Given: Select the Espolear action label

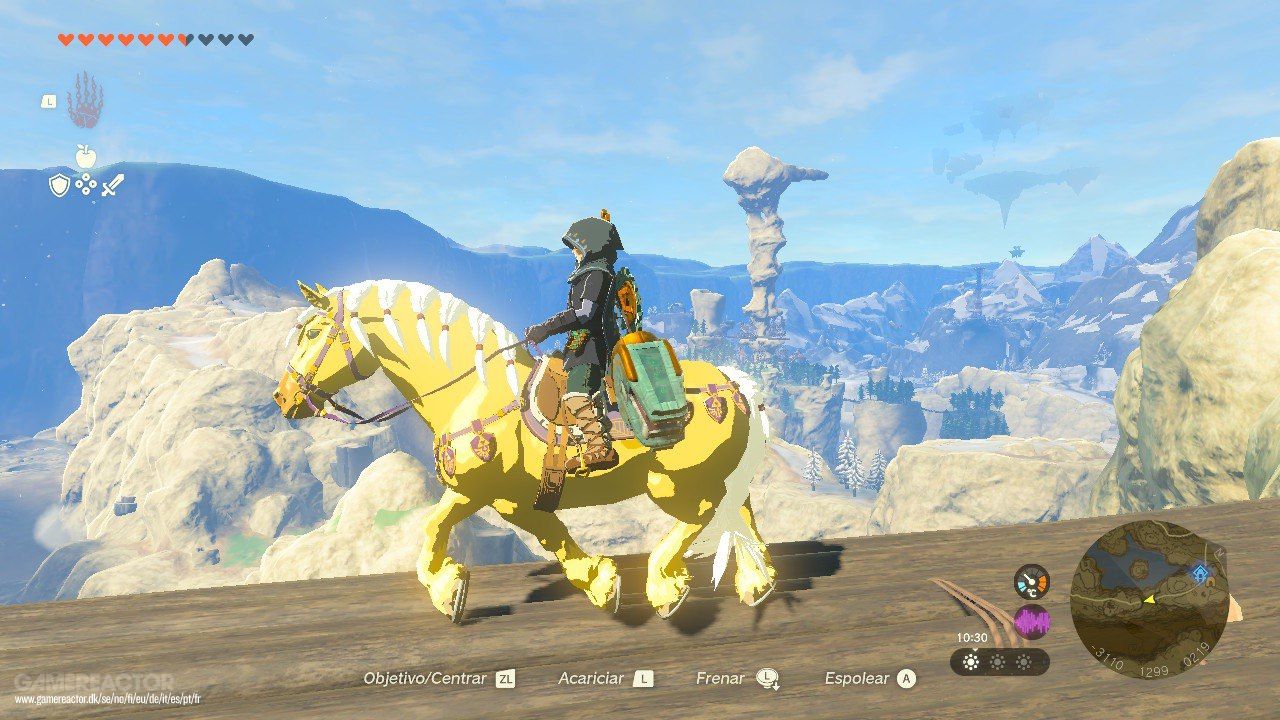Looking at the screenshot, I should (856, 678).
